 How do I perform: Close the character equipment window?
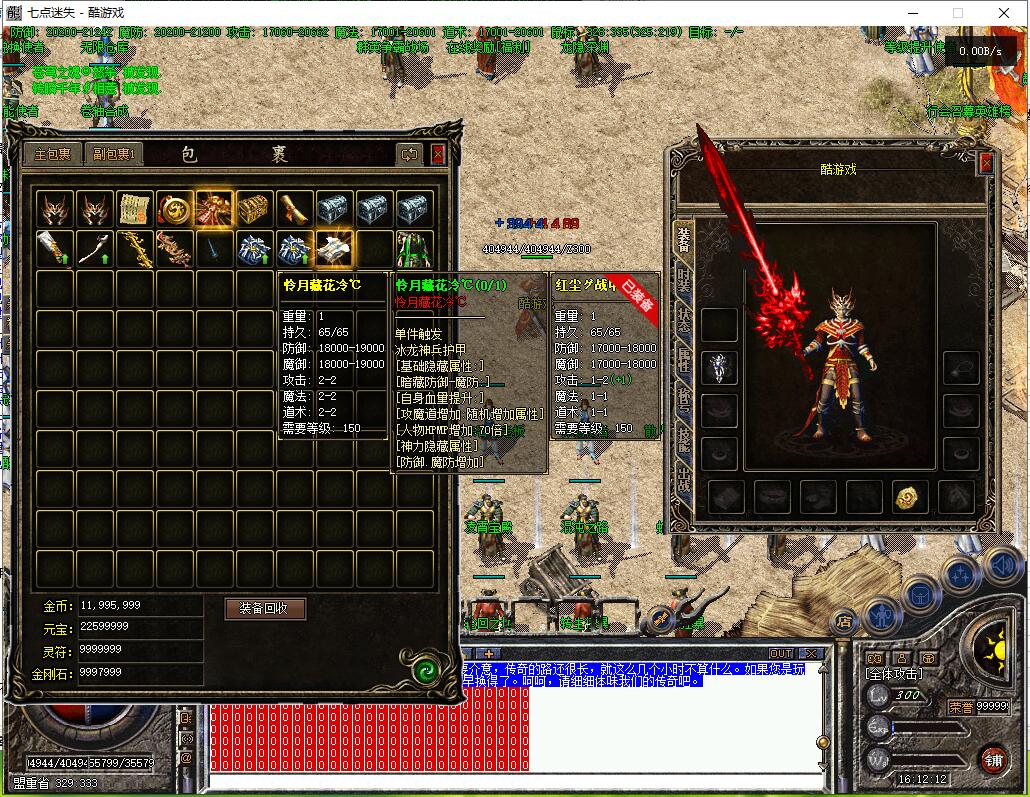click(x=986, y=164)
